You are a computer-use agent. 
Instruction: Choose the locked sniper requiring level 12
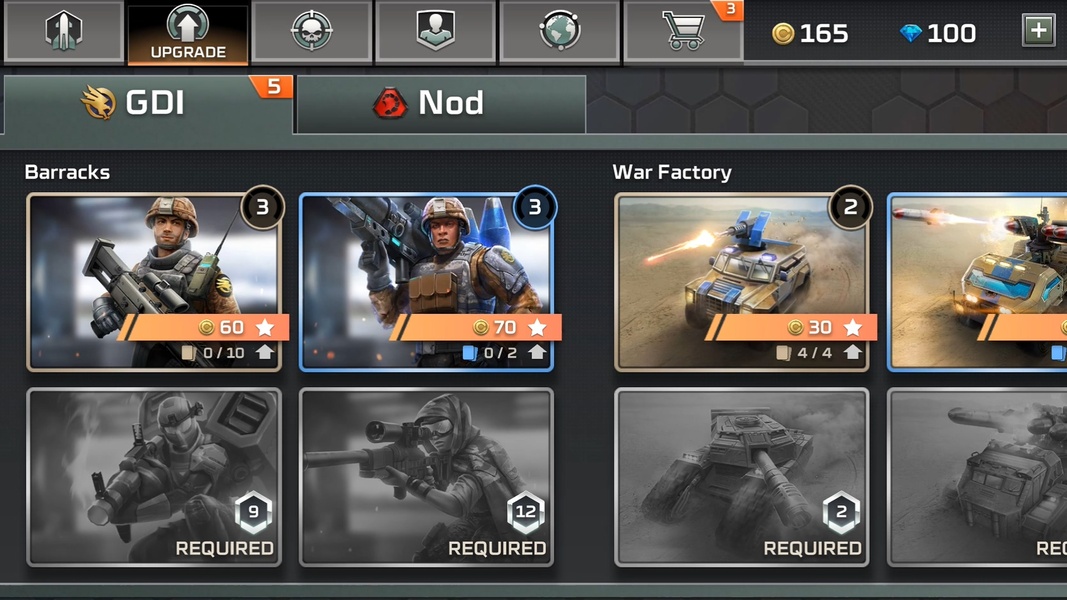point(426,477)
